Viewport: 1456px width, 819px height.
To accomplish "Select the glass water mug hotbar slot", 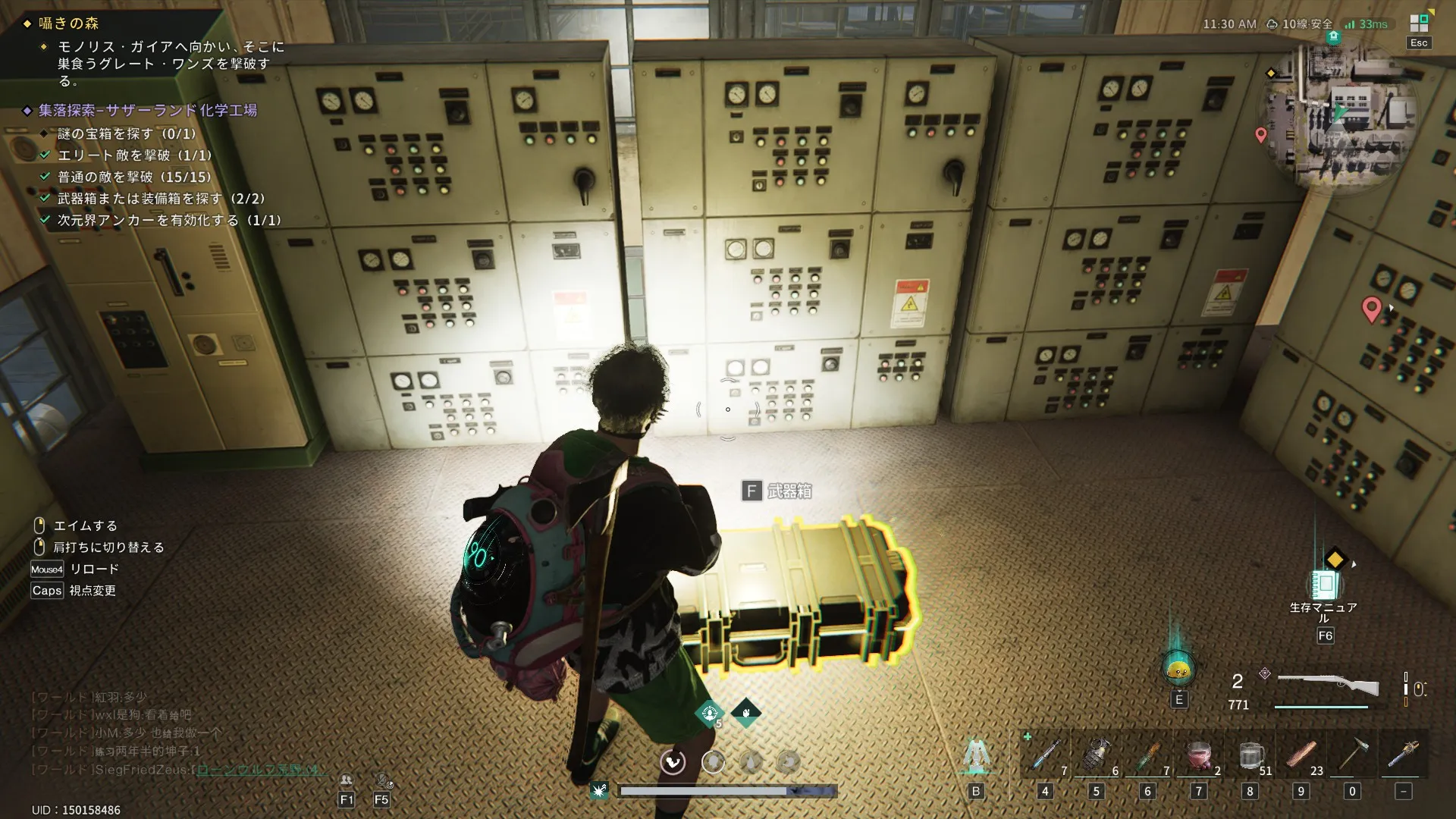I will (1250, 755).
